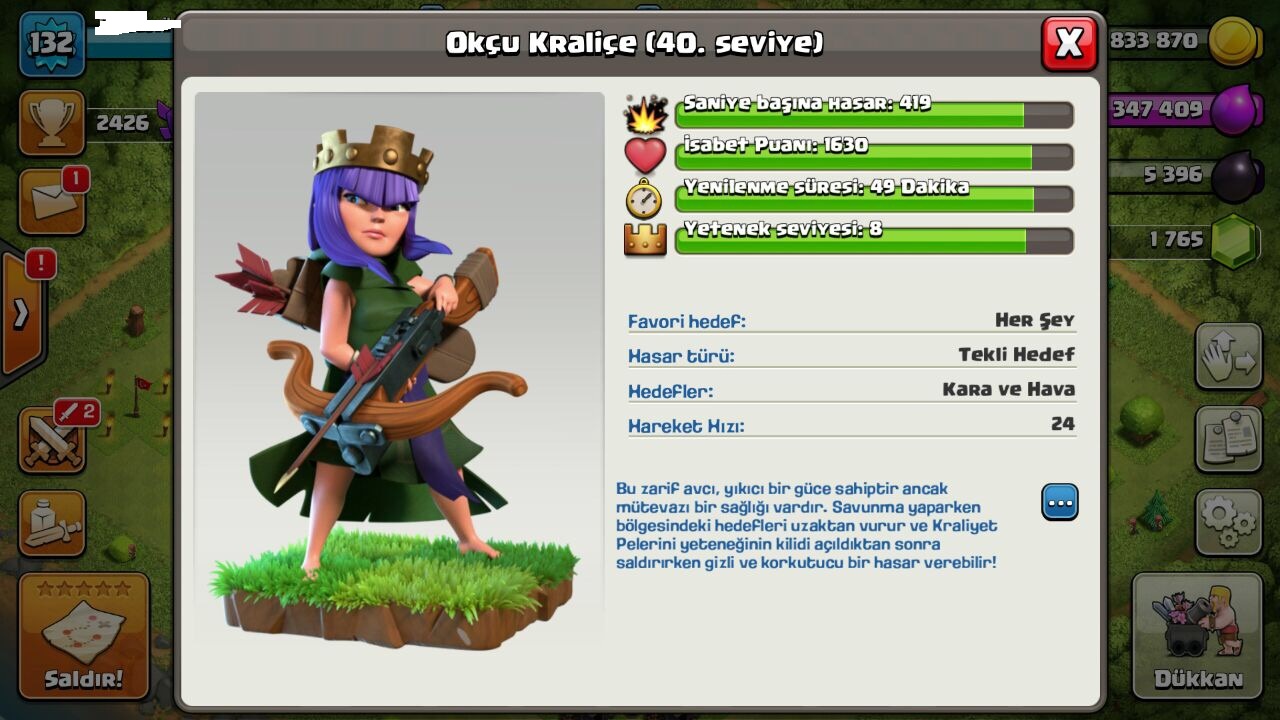Open the trophy rankings button
Viewport: 1280px width, 720px height.
(51, 122)
